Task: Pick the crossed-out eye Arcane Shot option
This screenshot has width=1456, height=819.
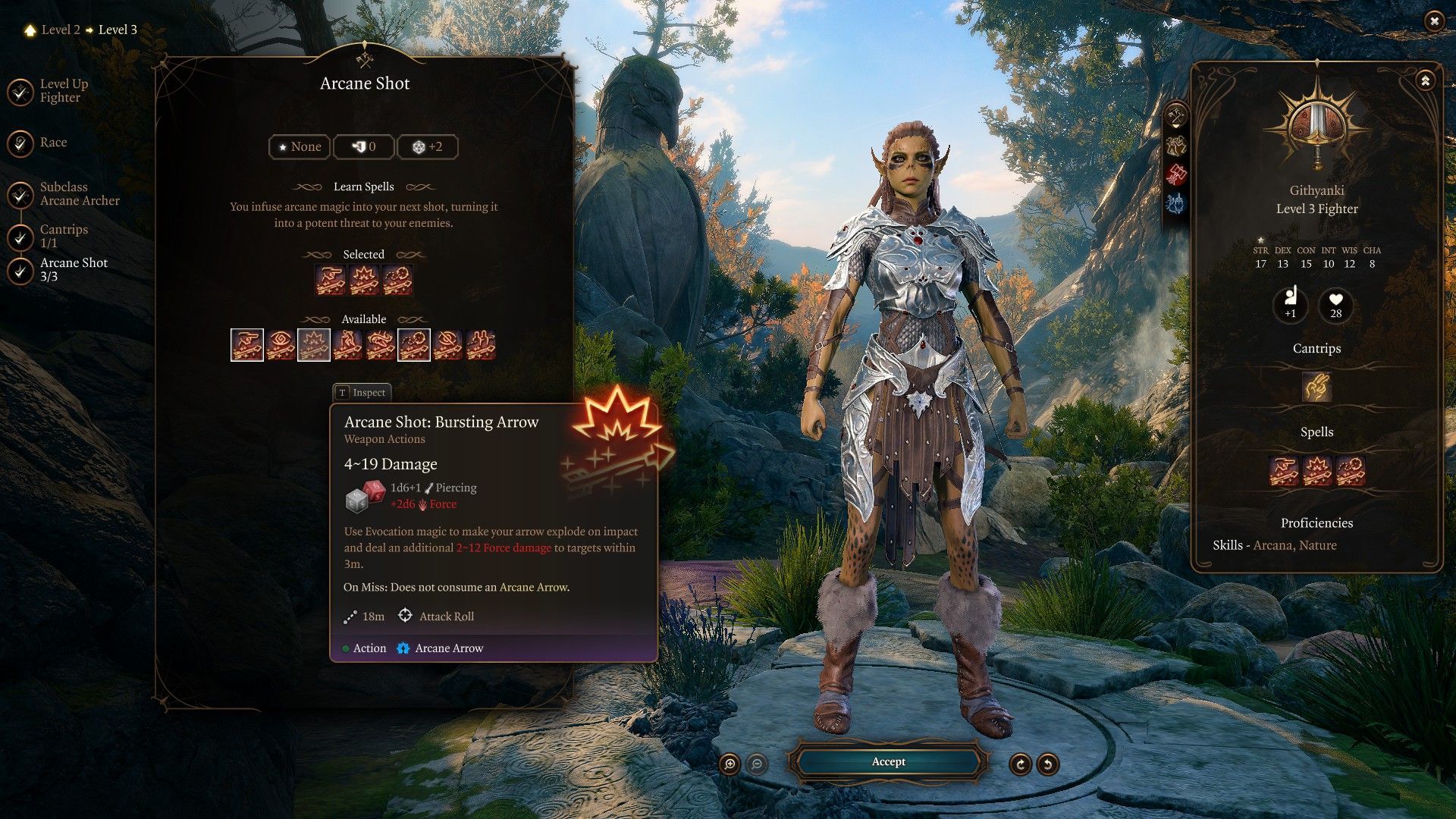Action: 447,345
